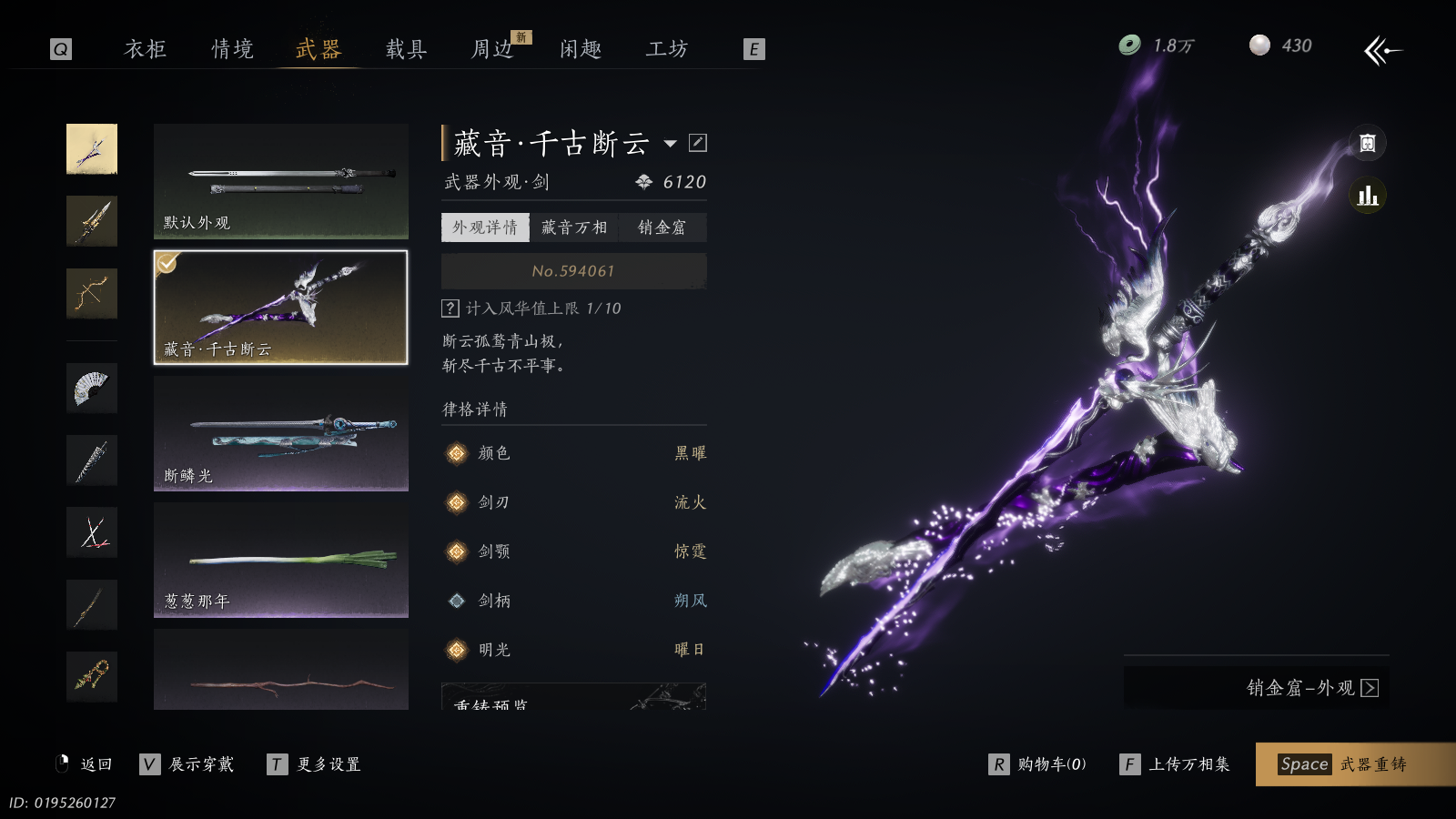Screen dimensions: 1456x819
Task: Choose the 断鳞光 sword skin
Action: [x=280, y=434]
